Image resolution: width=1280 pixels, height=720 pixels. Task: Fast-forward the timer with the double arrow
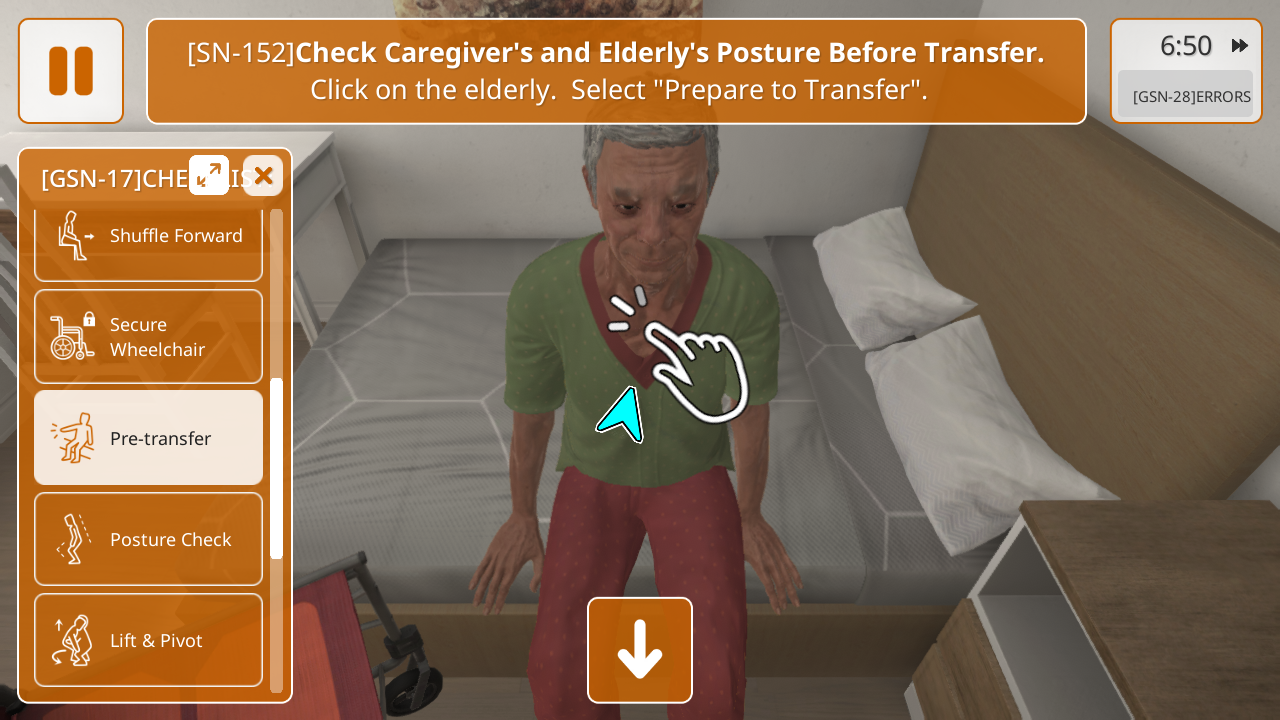pos(1240,45)
